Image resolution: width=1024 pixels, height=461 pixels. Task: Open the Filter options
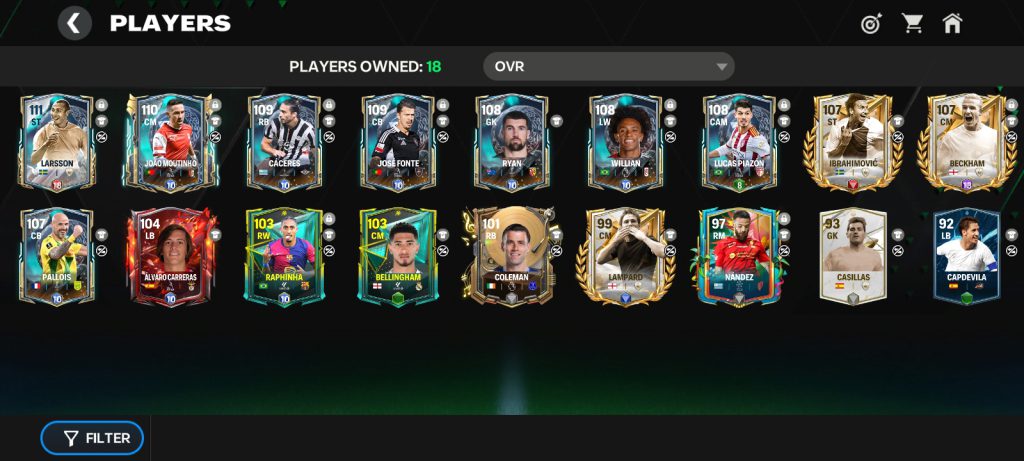[x=92, y=438]
